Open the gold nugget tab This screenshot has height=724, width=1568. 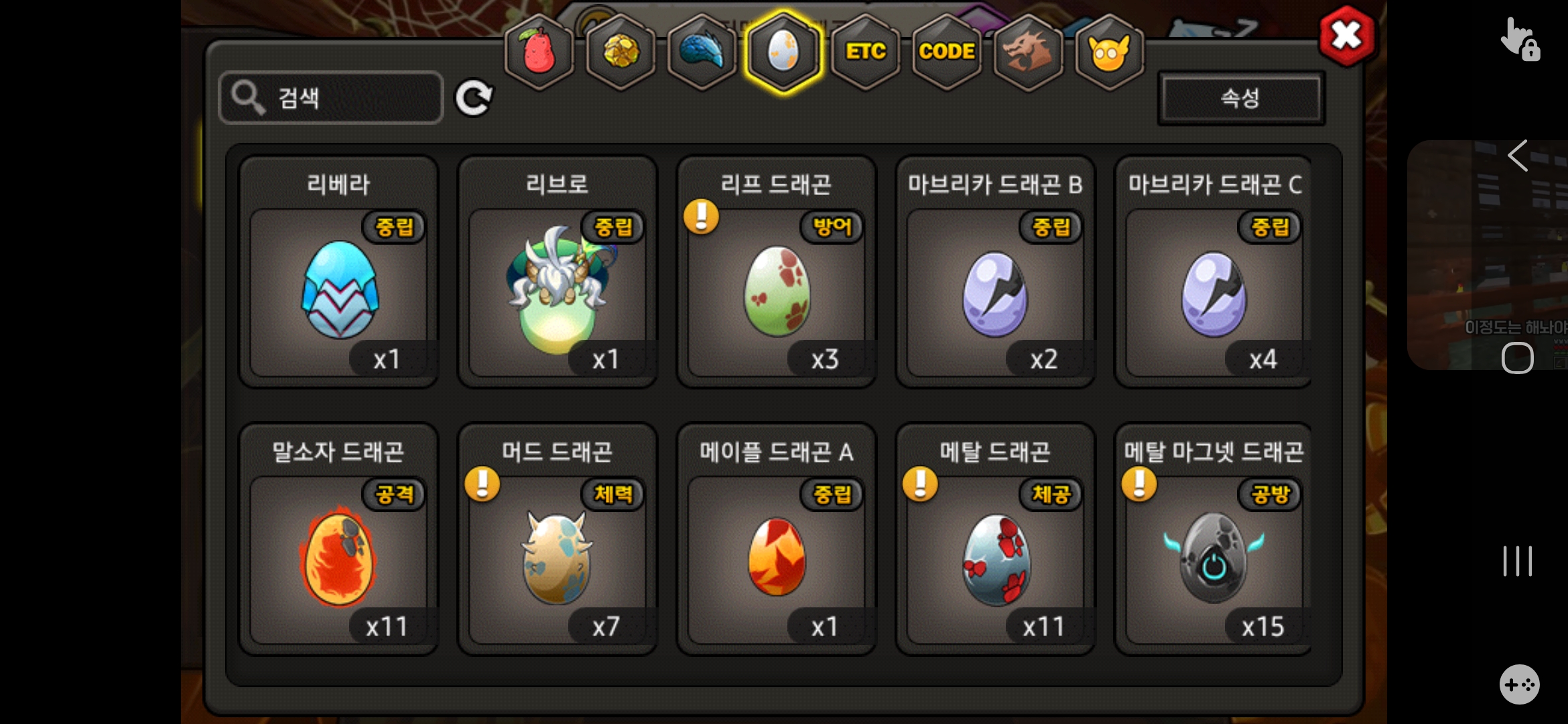click(621, 52)
